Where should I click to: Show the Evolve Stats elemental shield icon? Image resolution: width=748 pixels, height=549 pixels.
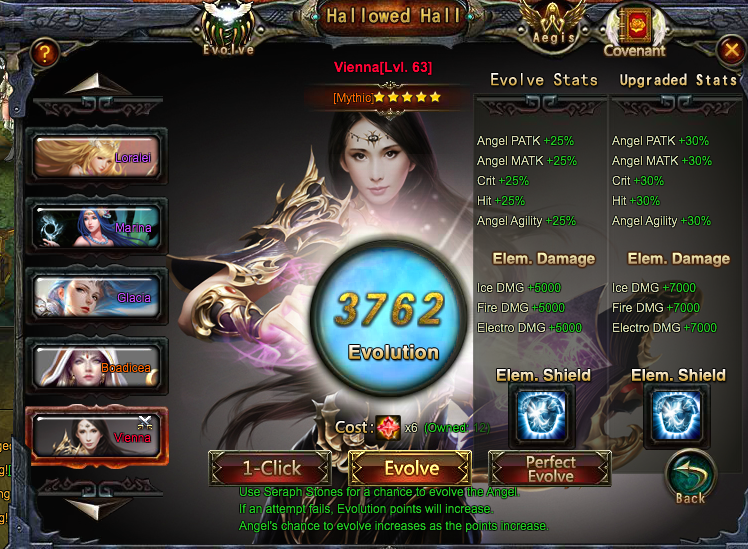click(543, 415)
